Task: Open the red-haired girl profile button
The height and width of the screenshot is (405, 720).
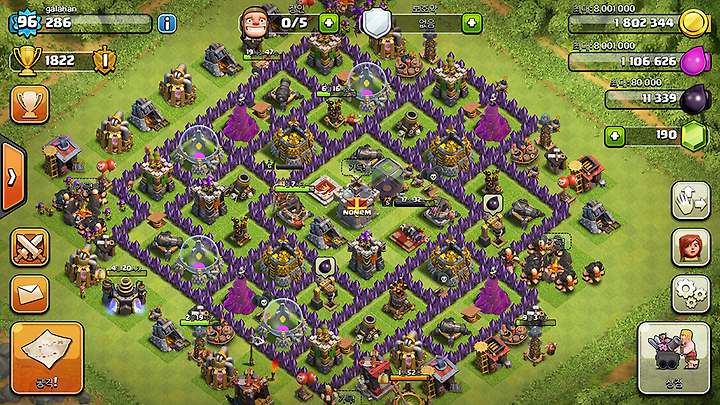Action: 690,248
